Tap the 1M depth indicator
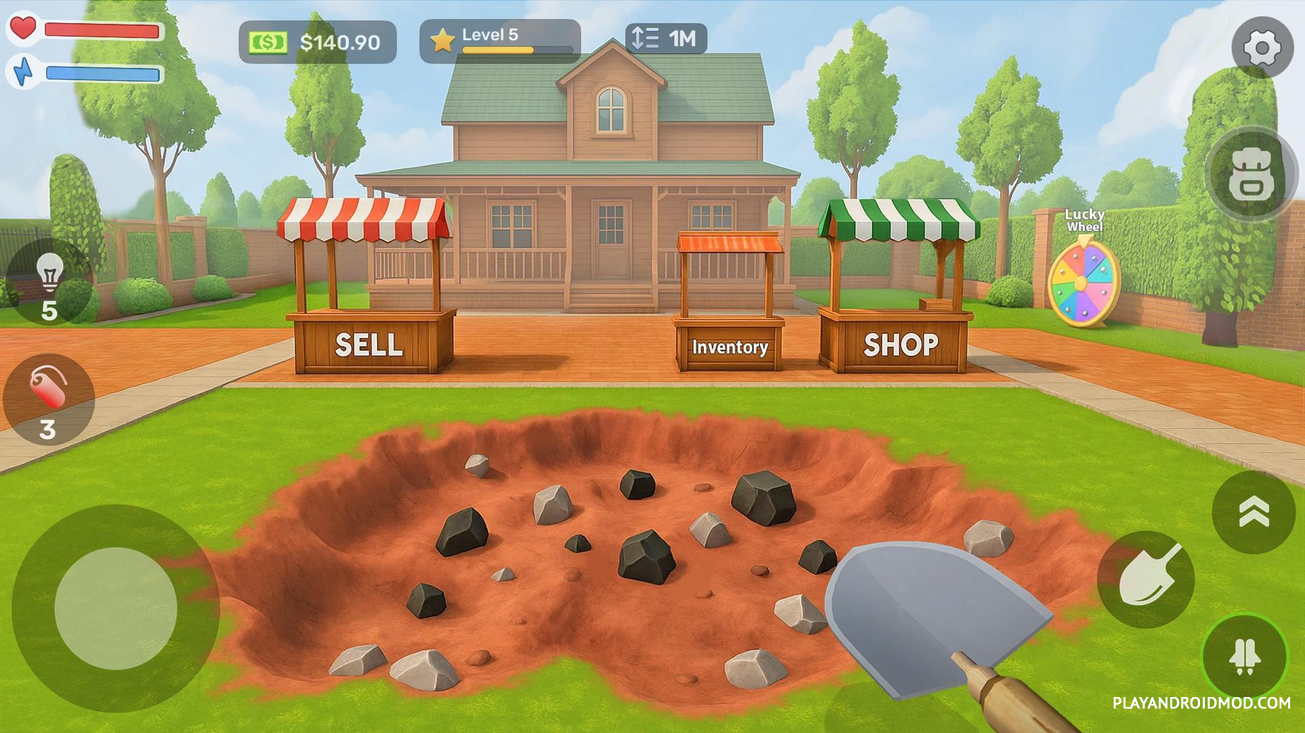 pos(666,39)
